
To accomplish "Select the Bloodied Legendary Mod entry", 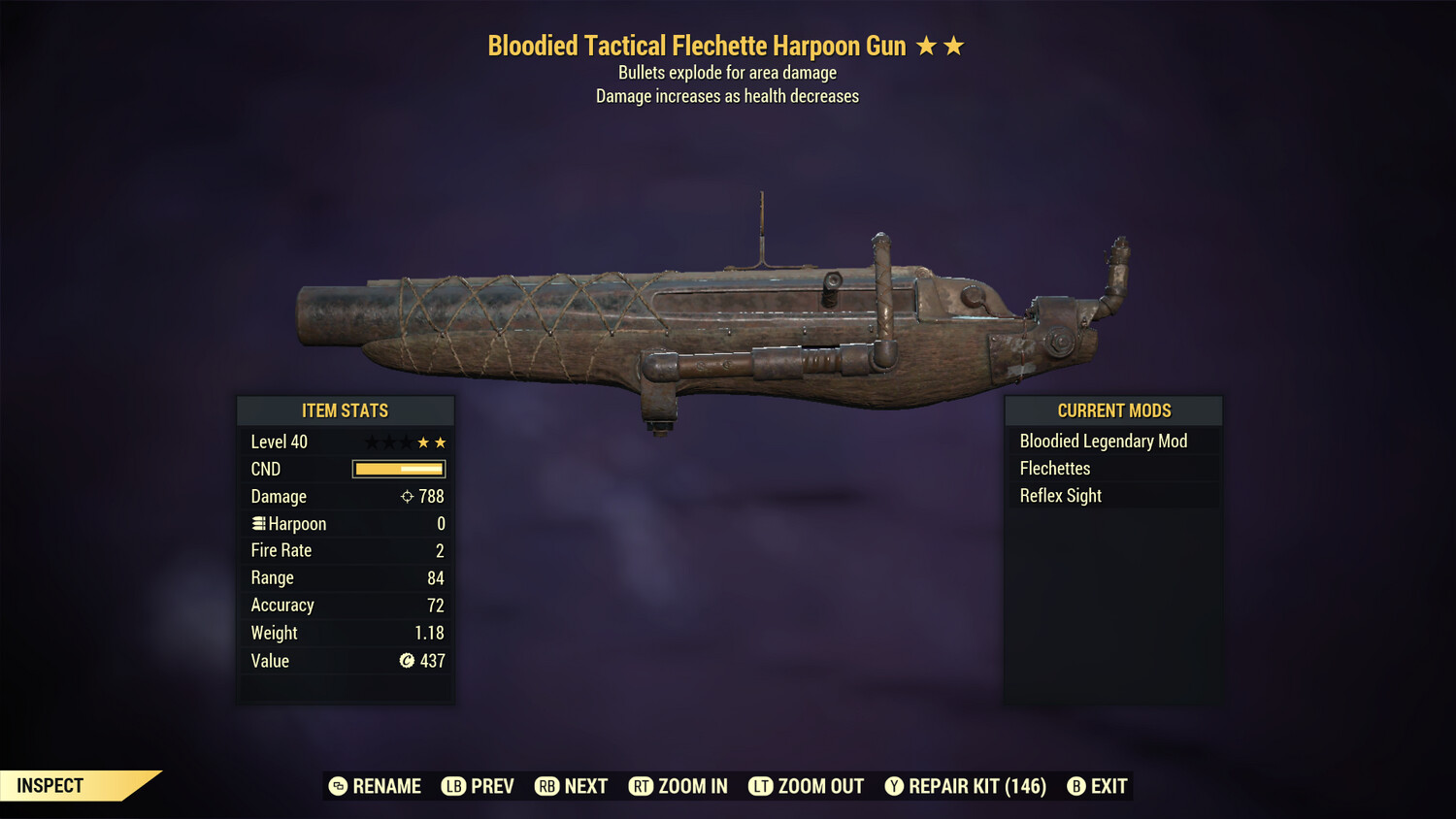I will 1104,441.
